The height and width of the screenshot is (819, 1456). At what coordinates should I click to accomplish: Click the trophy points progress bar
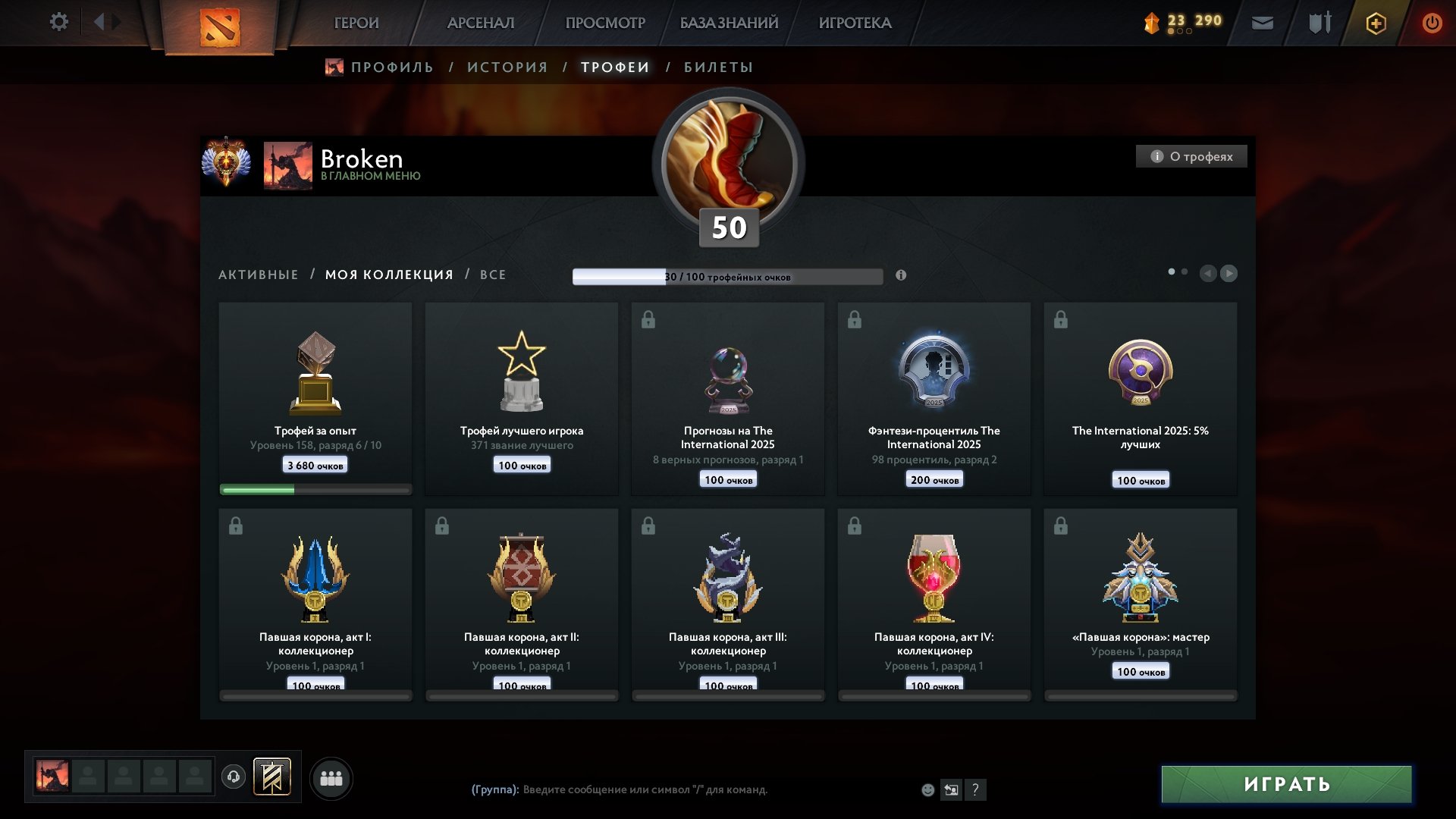(x=728, y=278)
